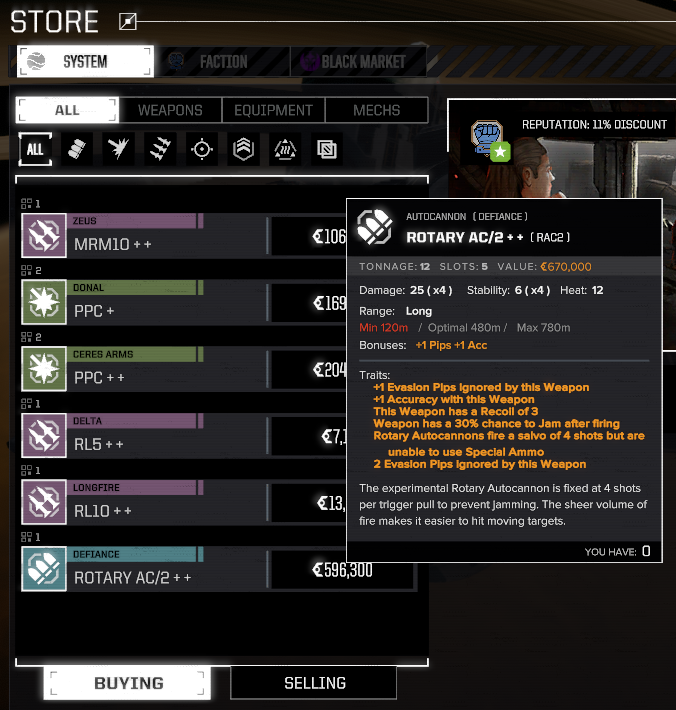Filter the store by Equipment
676x710 pixels.
(x=273, y=110)
